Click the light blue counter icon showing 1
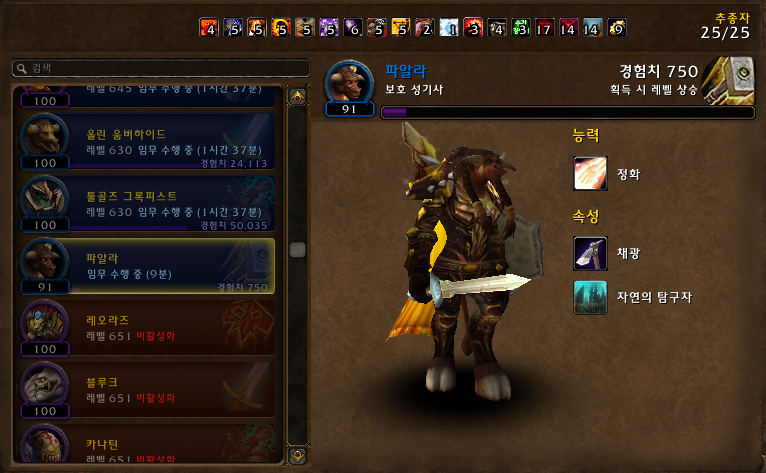This screenshot has width=766, height=473. click(x=449, y=27)
